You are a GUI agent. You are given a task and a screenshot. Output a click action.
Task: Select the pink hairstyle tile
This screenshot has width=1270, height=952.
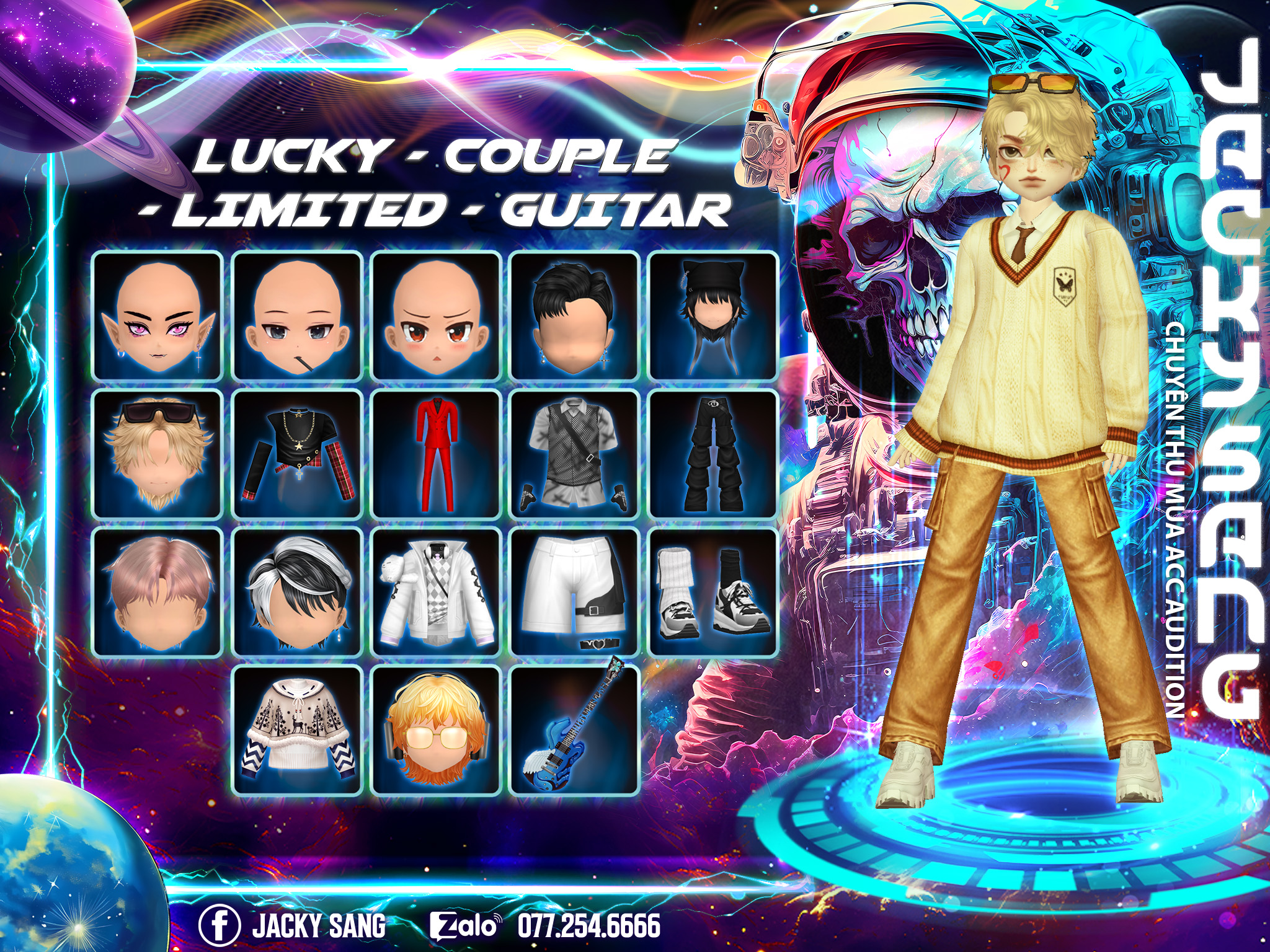click(158, 593)
